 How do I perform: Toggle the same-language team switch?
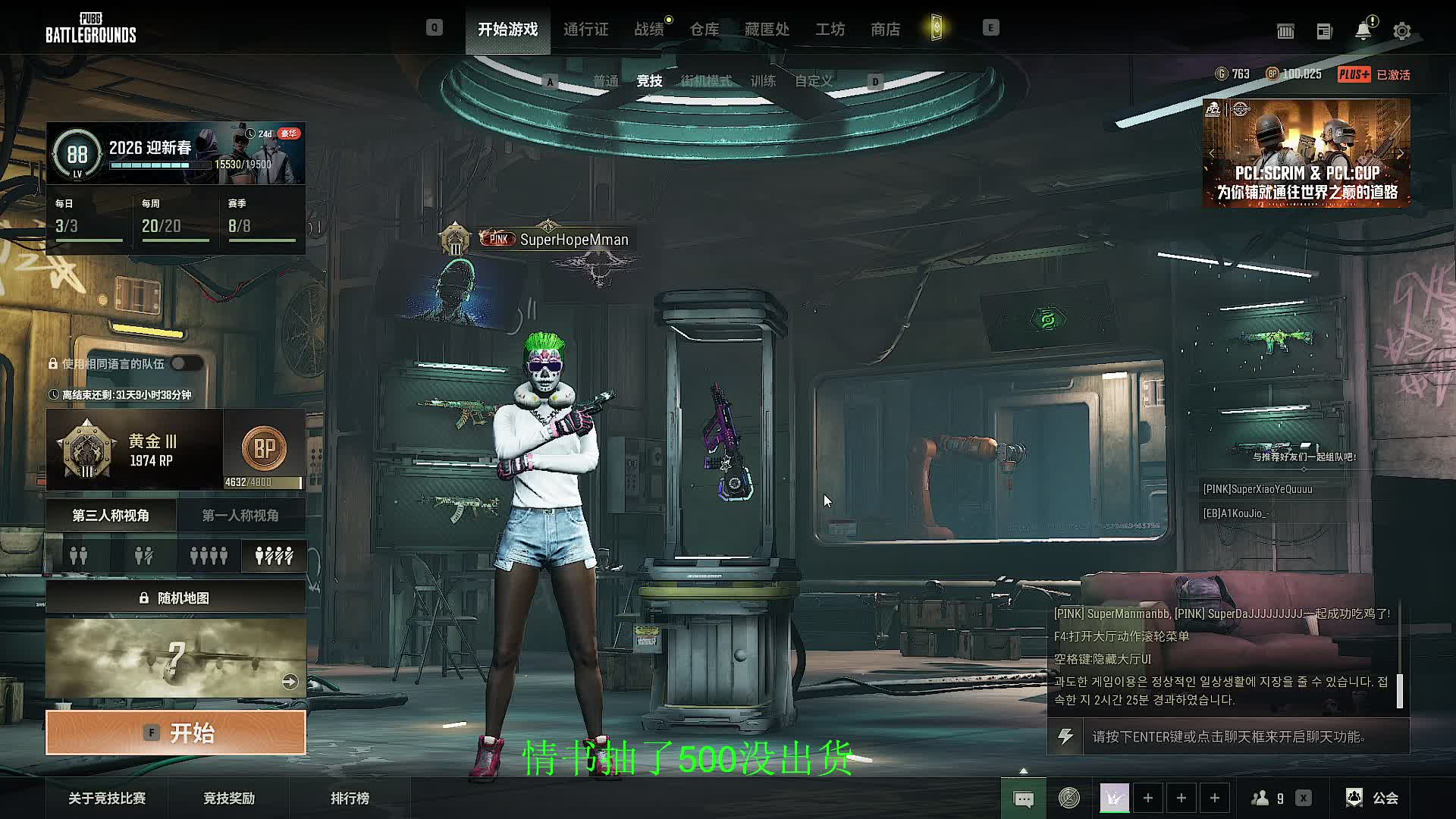tap(186, 364)
